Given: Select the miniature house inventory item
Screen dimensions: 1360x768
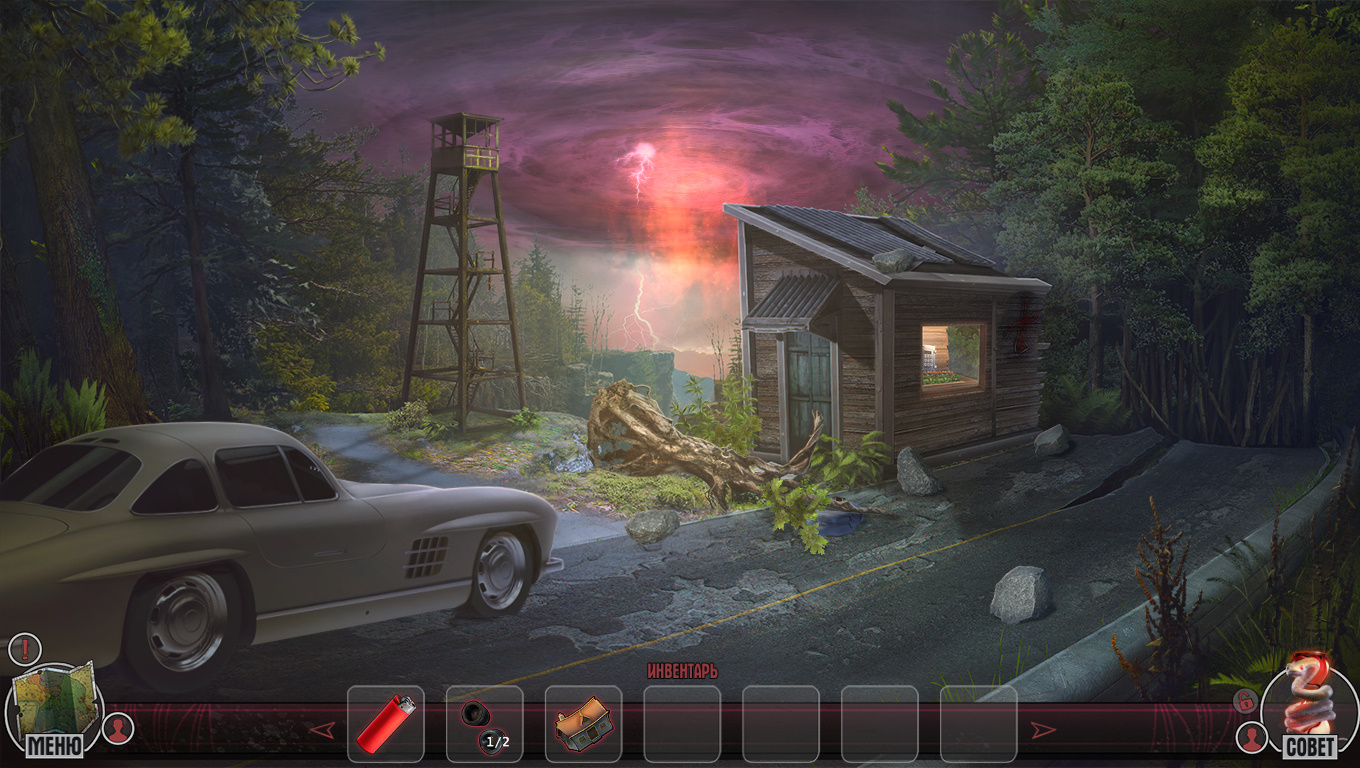Looking at the screenshot, I should tap(582, 723).
